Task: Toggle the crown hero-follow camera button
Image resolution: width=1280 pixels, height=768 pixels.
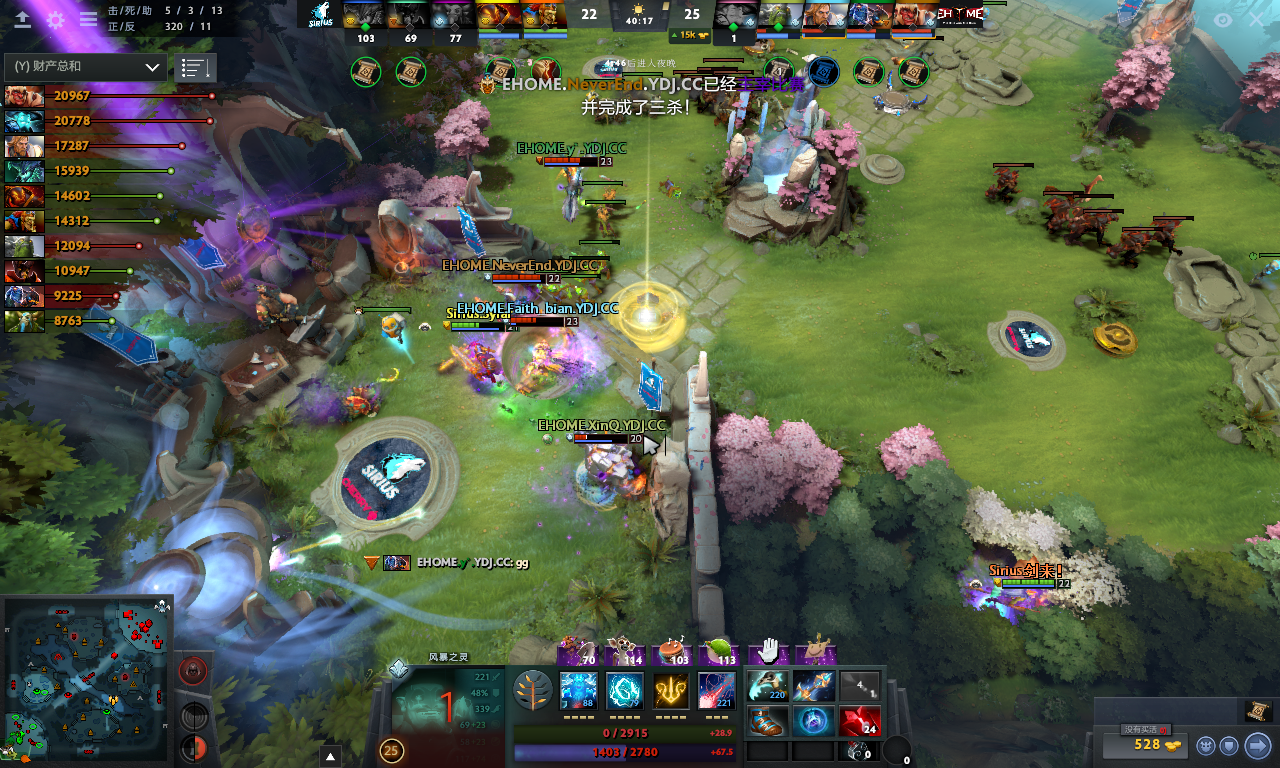Action: tap(1204, 745)
